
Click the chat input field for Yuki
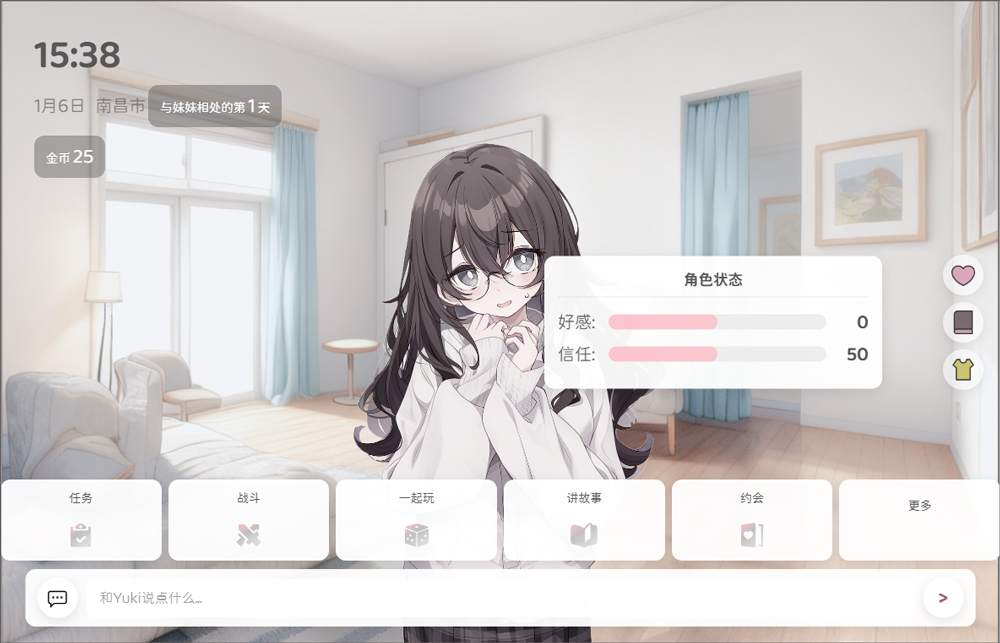click(x=500, y=598)
